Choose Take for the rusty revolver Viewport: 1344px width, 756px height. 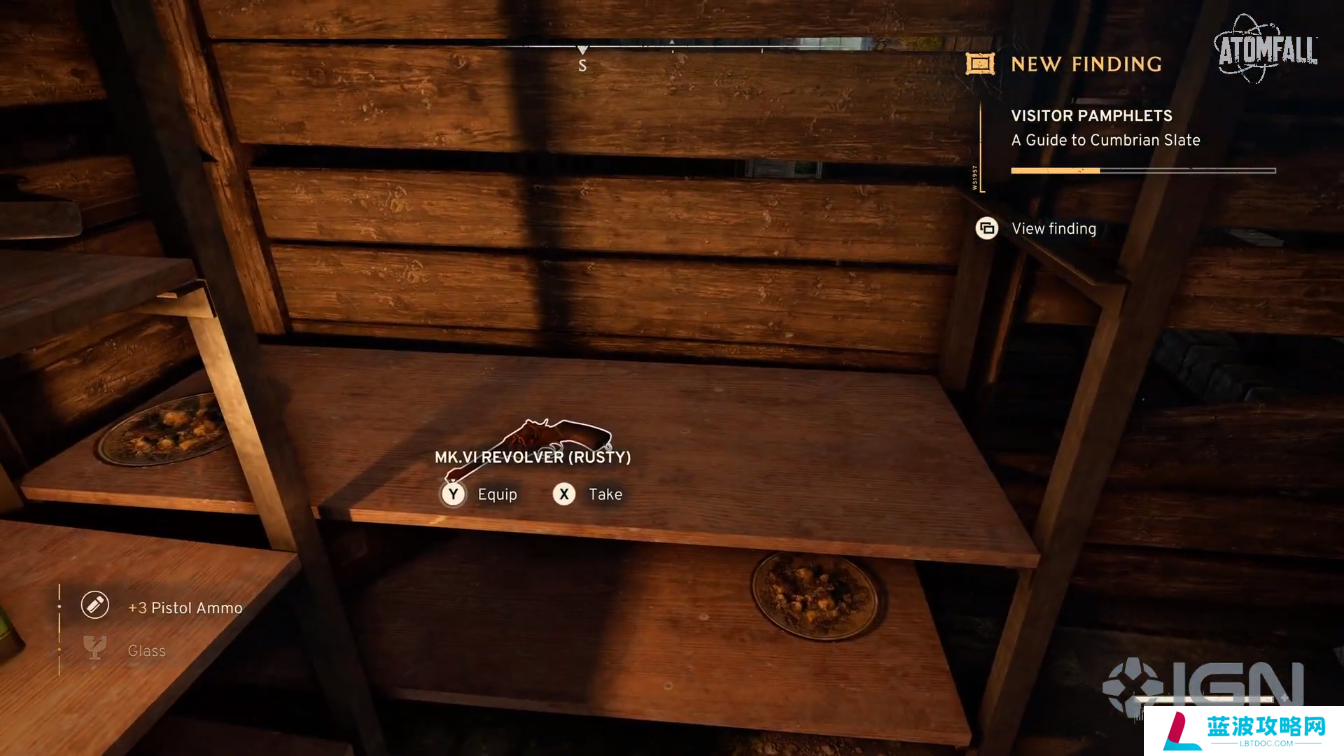pos(589,494)
